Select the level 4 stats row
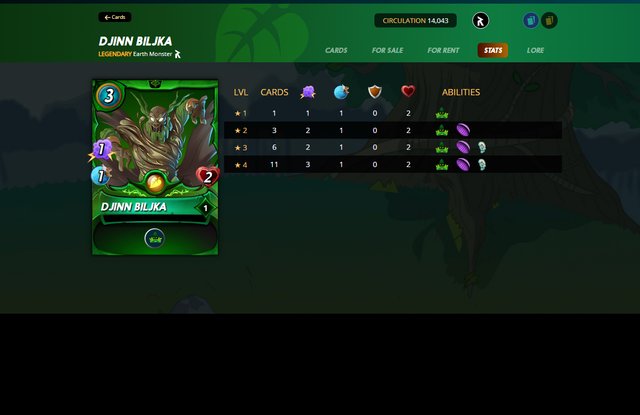This screenshot has height=415, width=640. coord(391,164)
